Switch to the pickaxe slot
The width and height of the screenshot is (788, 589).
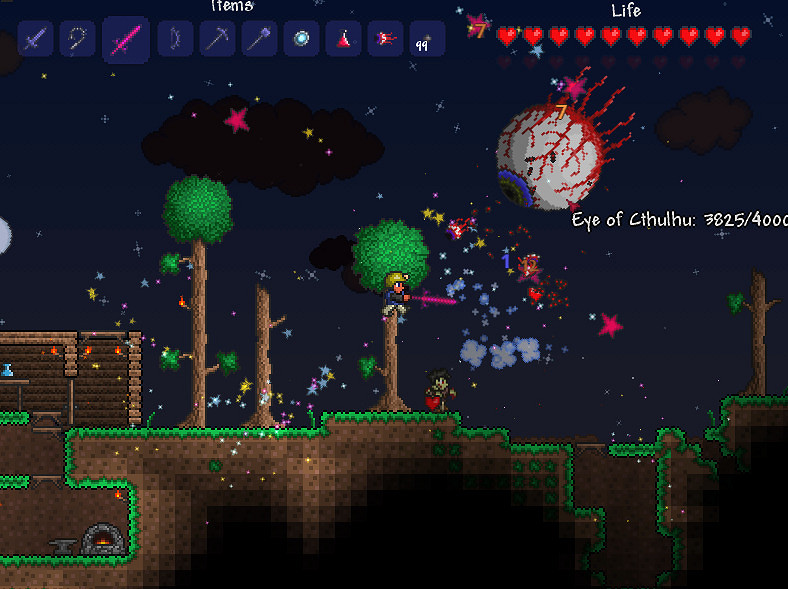(x=217, y=40)
